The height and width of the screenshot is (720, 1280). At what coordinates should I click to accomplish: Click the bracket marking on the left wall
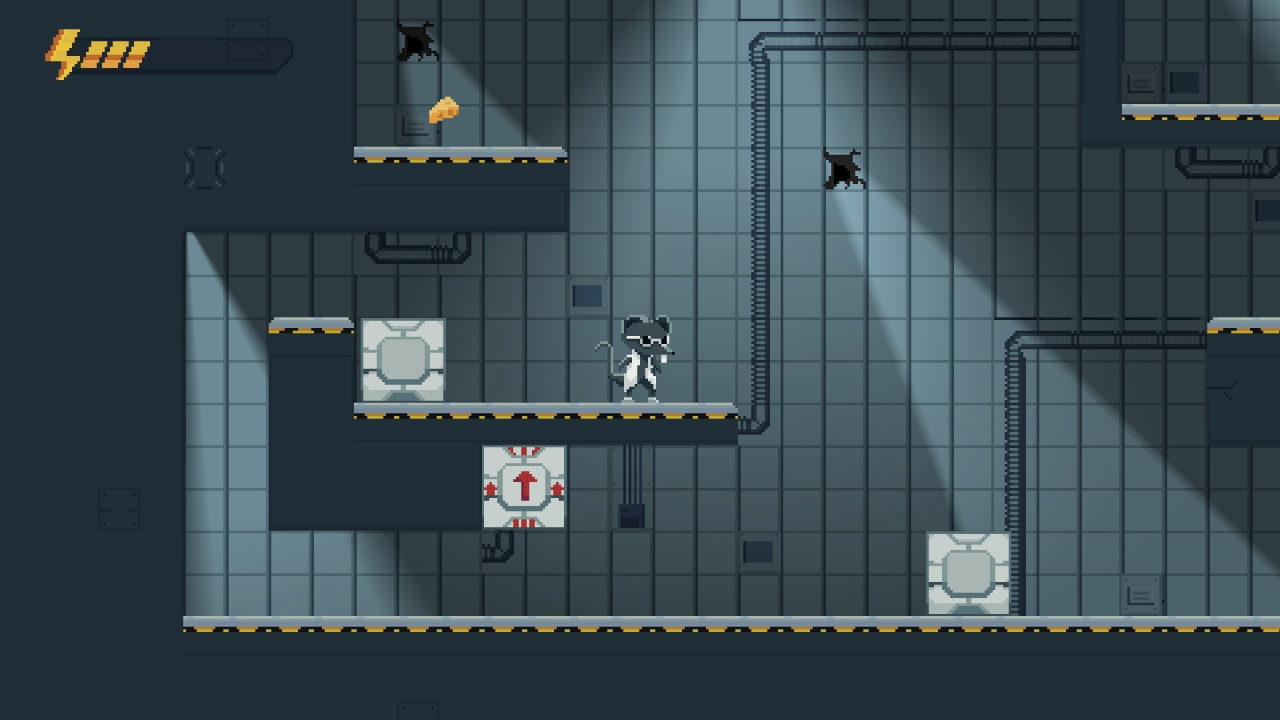[205, 167]
